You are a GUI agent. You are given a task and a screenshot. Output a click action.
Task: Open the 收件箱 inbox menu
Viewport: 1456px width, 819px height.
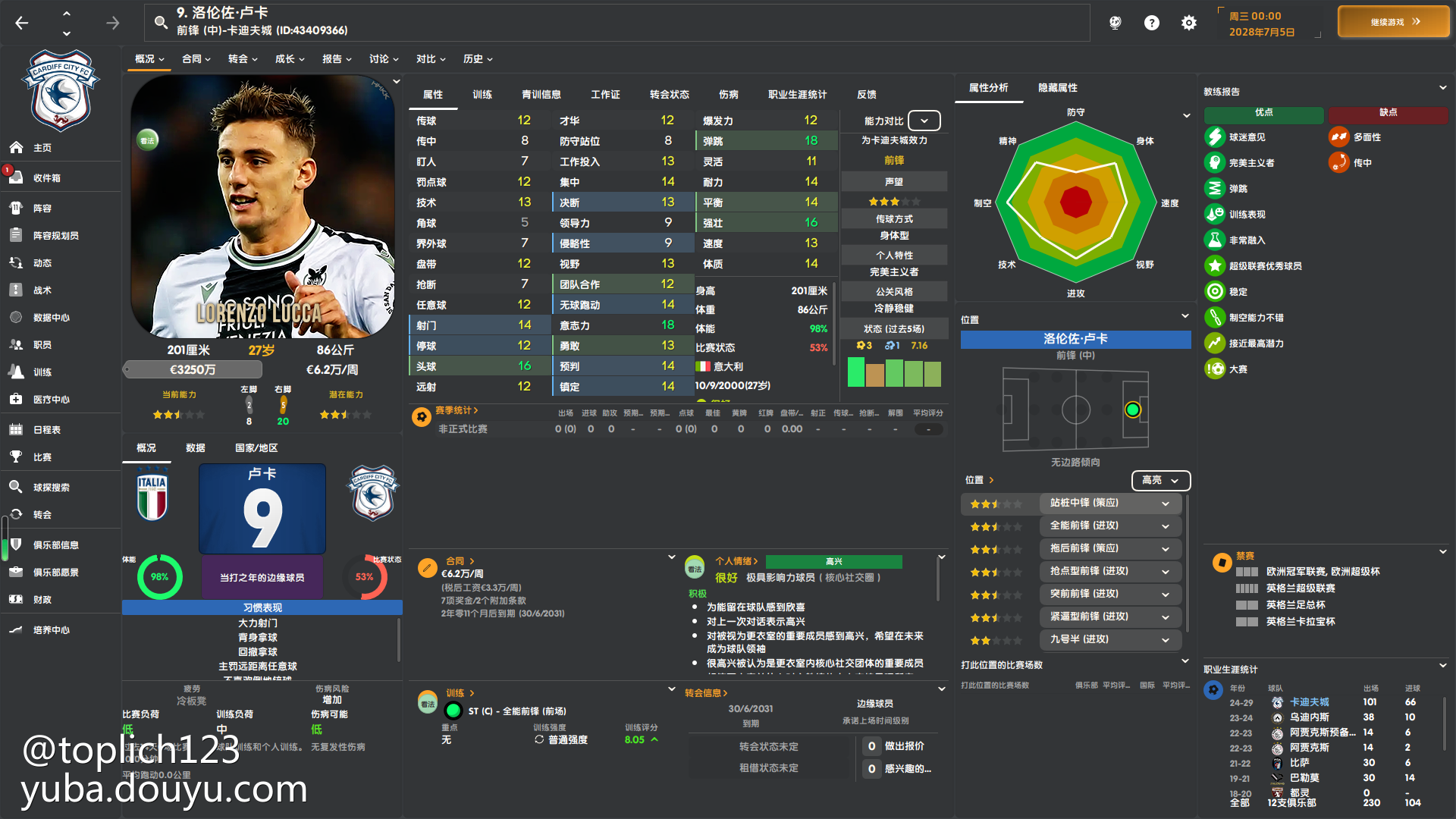point(47,178)
